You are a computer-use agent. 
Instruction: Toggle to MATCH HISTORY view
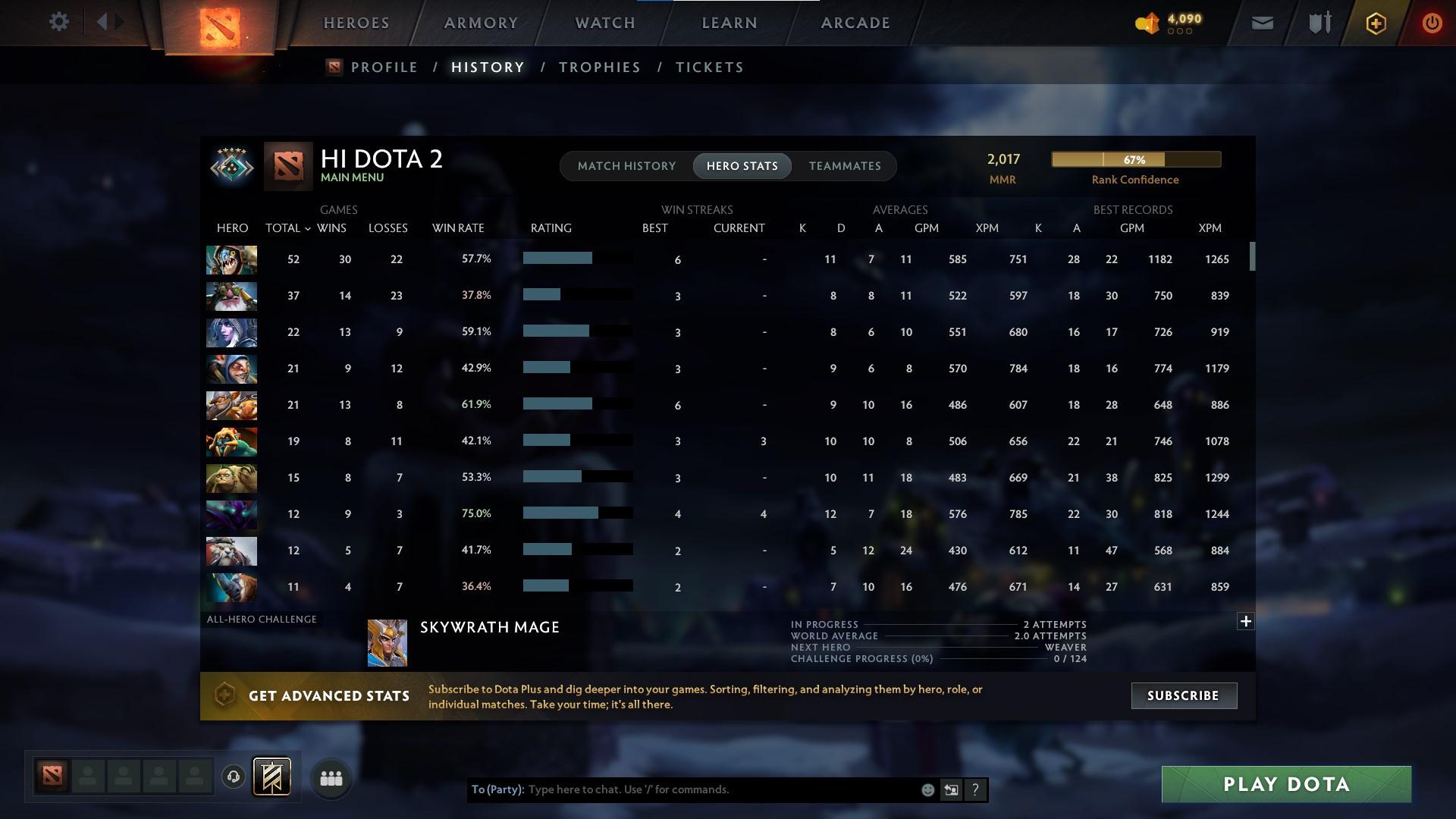tap(626, 165)
